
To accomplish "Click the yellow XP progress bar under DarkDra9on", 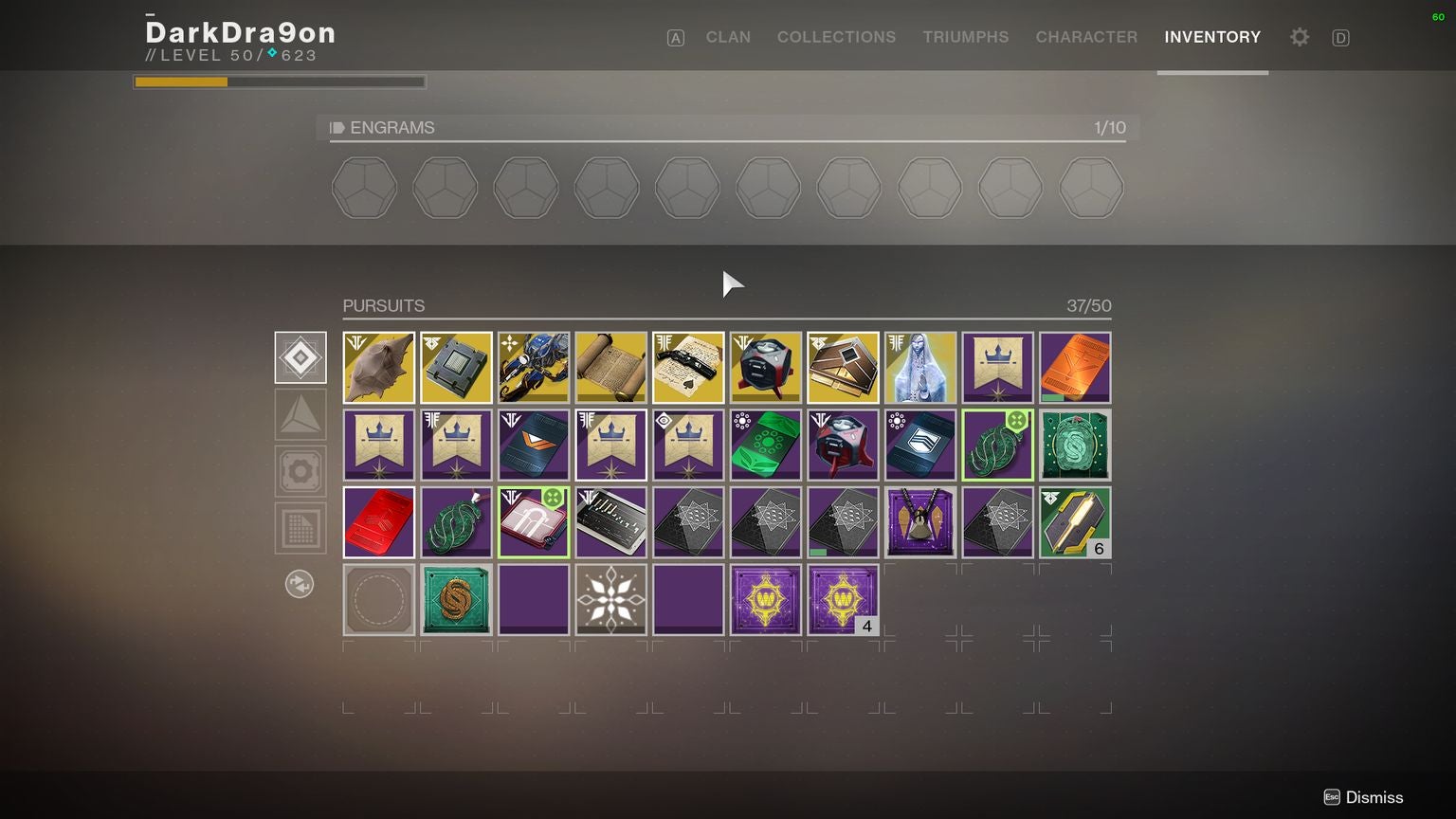I will [180, 82].
